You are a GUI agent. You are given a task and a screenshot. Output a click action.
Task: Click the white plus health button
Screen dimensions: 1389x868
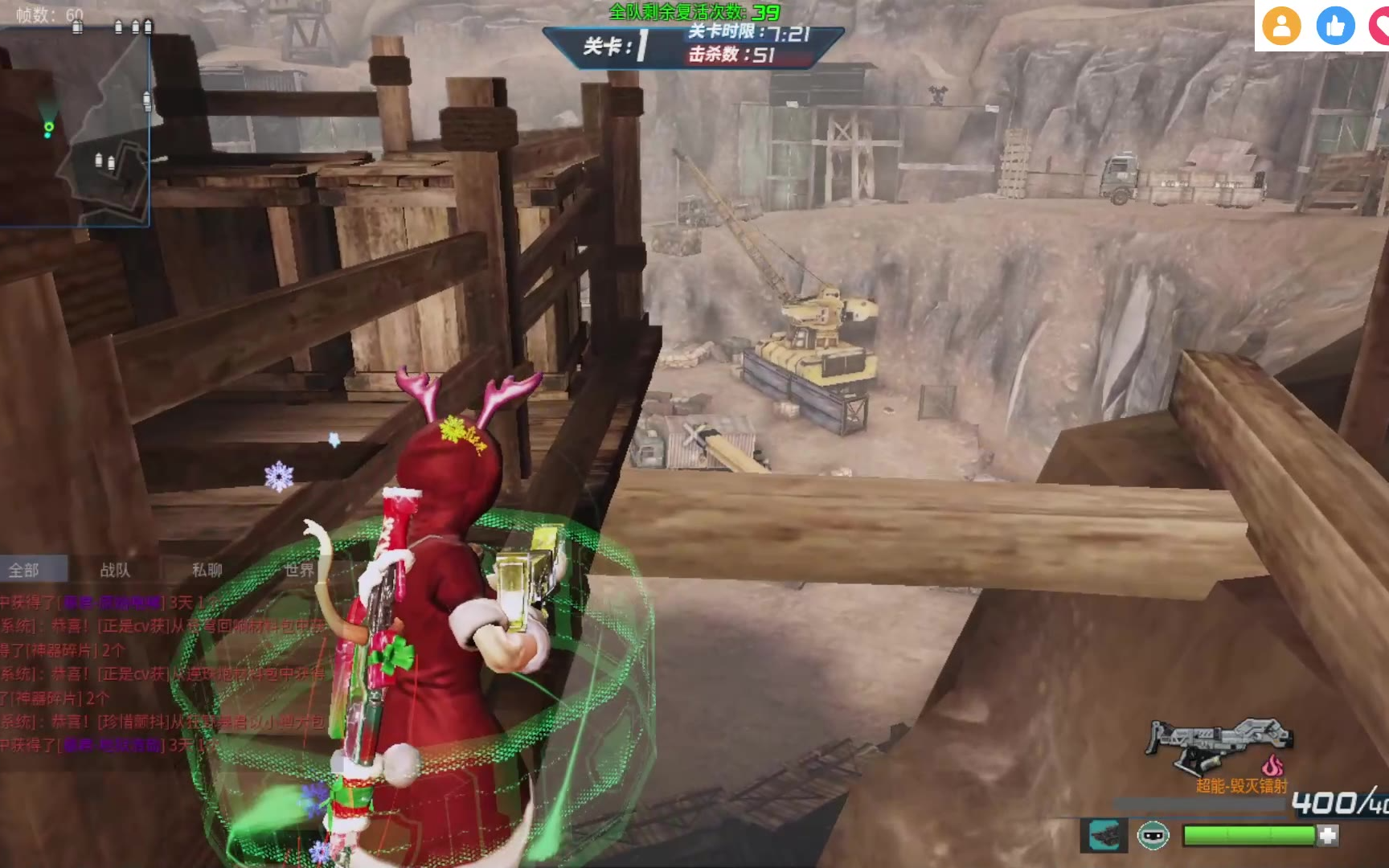tap(1328, 836)
